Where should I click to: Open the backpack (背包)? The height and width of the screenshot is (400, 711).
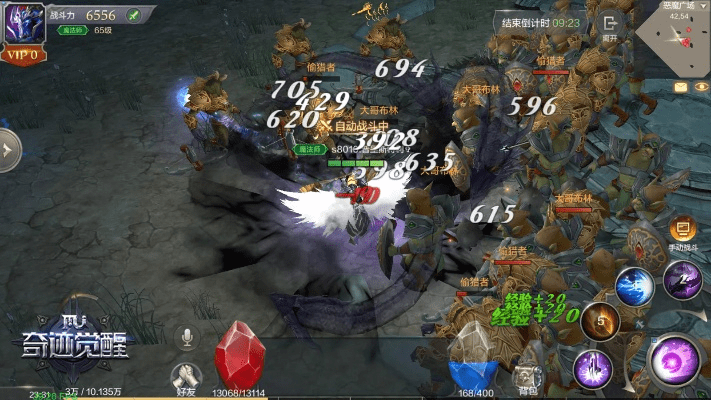[528, 376]
